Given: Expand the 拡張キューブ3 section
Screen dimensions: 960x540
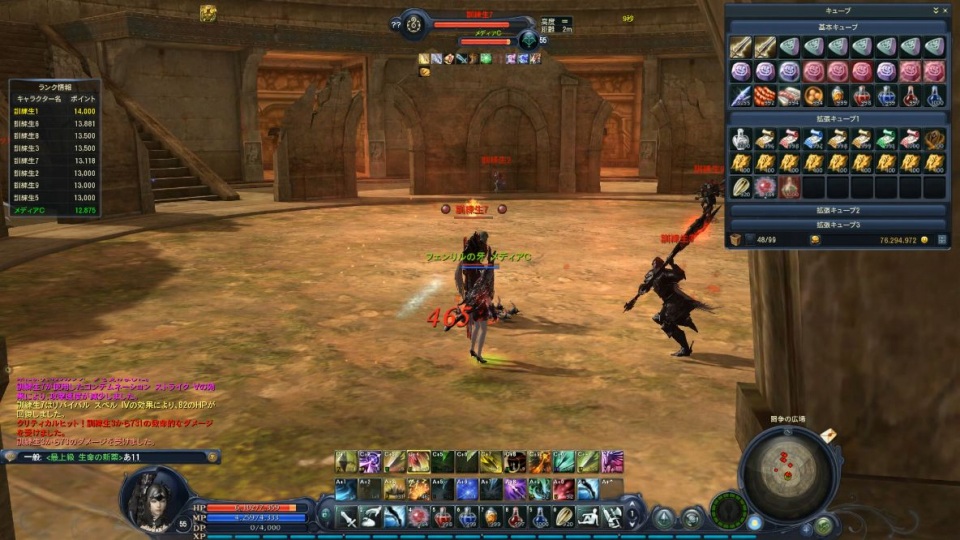Looking at the screenshot, I should (x=838, y=225).
